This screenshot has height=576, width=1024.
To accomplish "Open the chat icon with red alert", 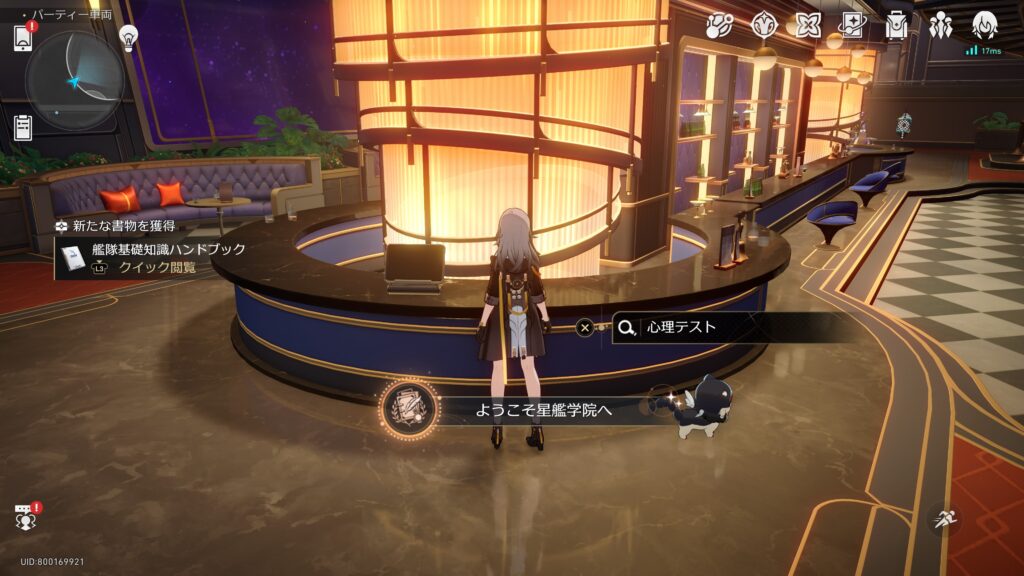I will click(26, 516).
